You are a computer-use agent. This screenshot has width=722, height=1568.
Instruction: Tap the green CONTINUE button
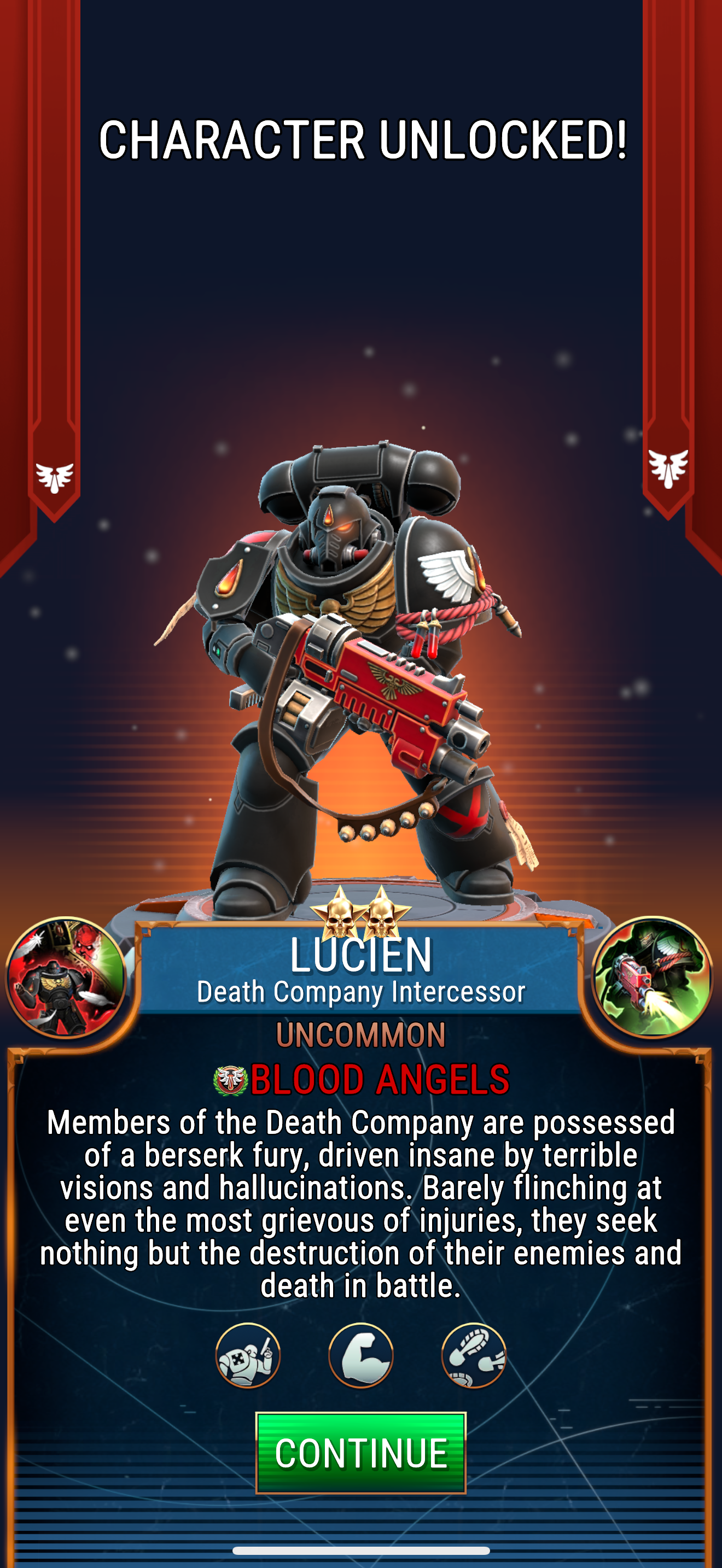pyautogui.click(x=360, y=1452)
